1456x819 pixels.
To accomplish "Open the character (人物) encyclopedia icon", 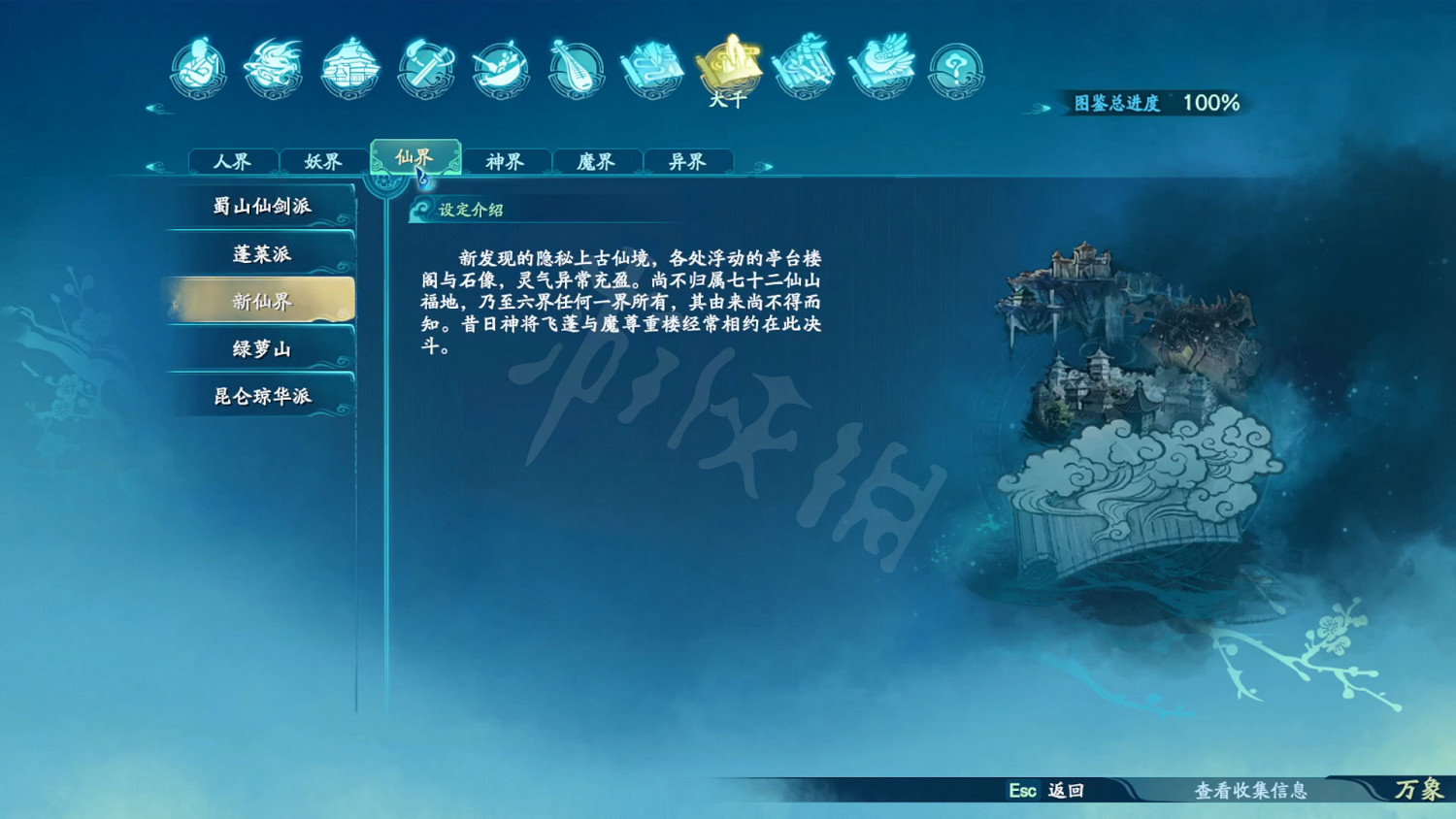I will pos(199,68).
